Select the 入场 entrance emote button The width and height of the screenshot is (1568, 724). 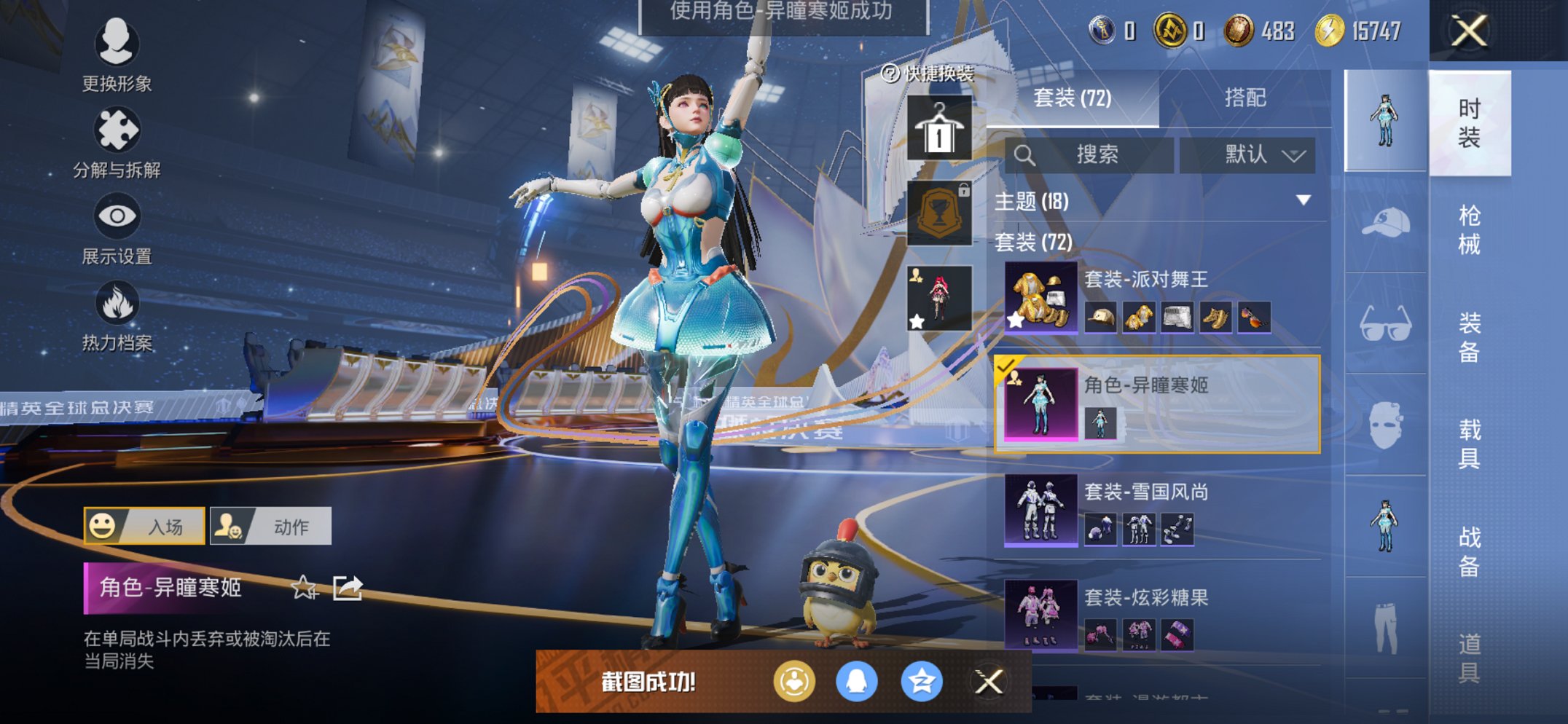point(144,526)
